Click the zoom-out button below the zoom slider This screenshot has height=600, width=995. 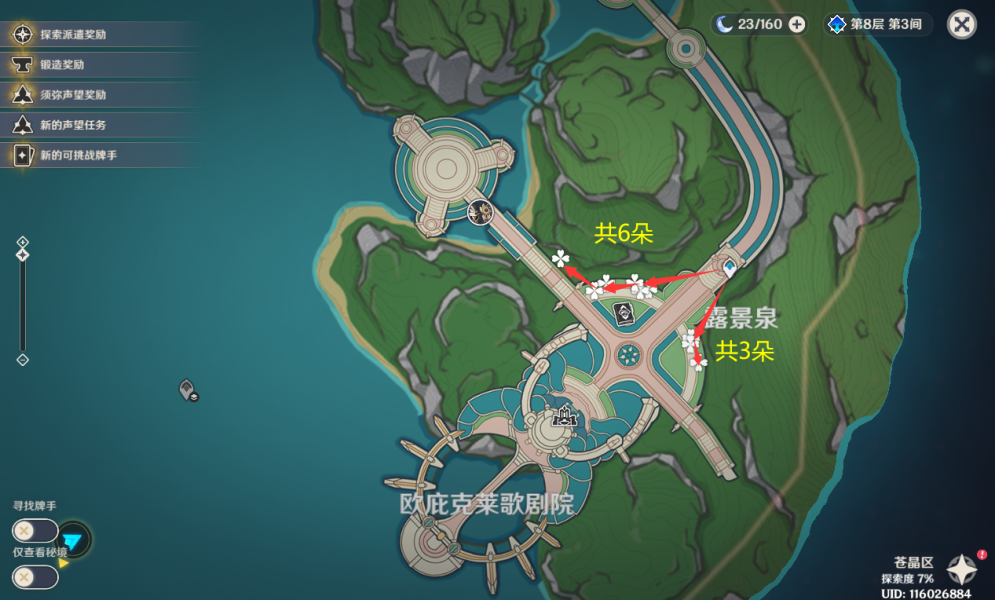click(x=23, y=360)
